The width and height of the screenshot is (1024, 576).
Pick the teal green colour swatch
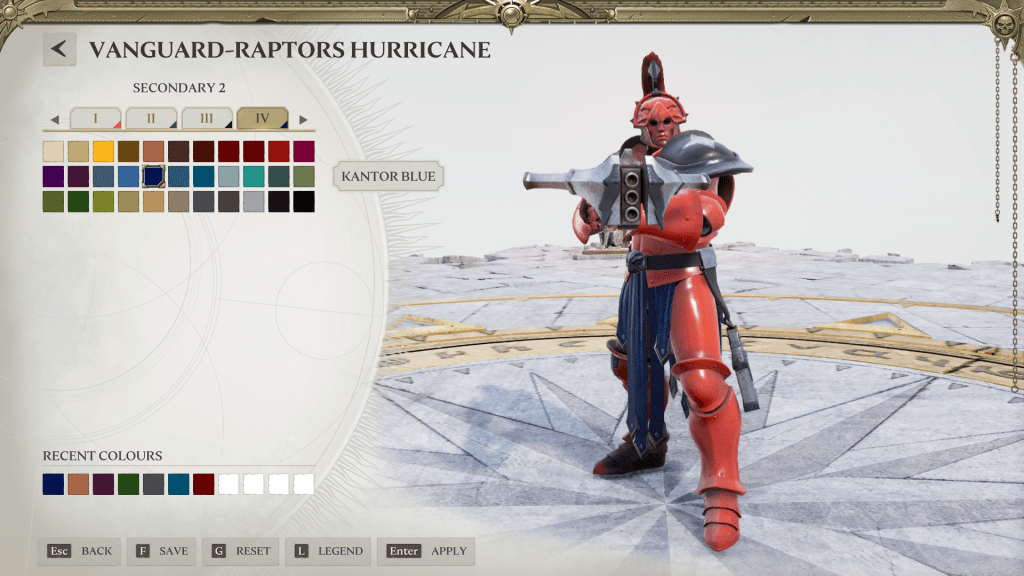tap(253, 177)
